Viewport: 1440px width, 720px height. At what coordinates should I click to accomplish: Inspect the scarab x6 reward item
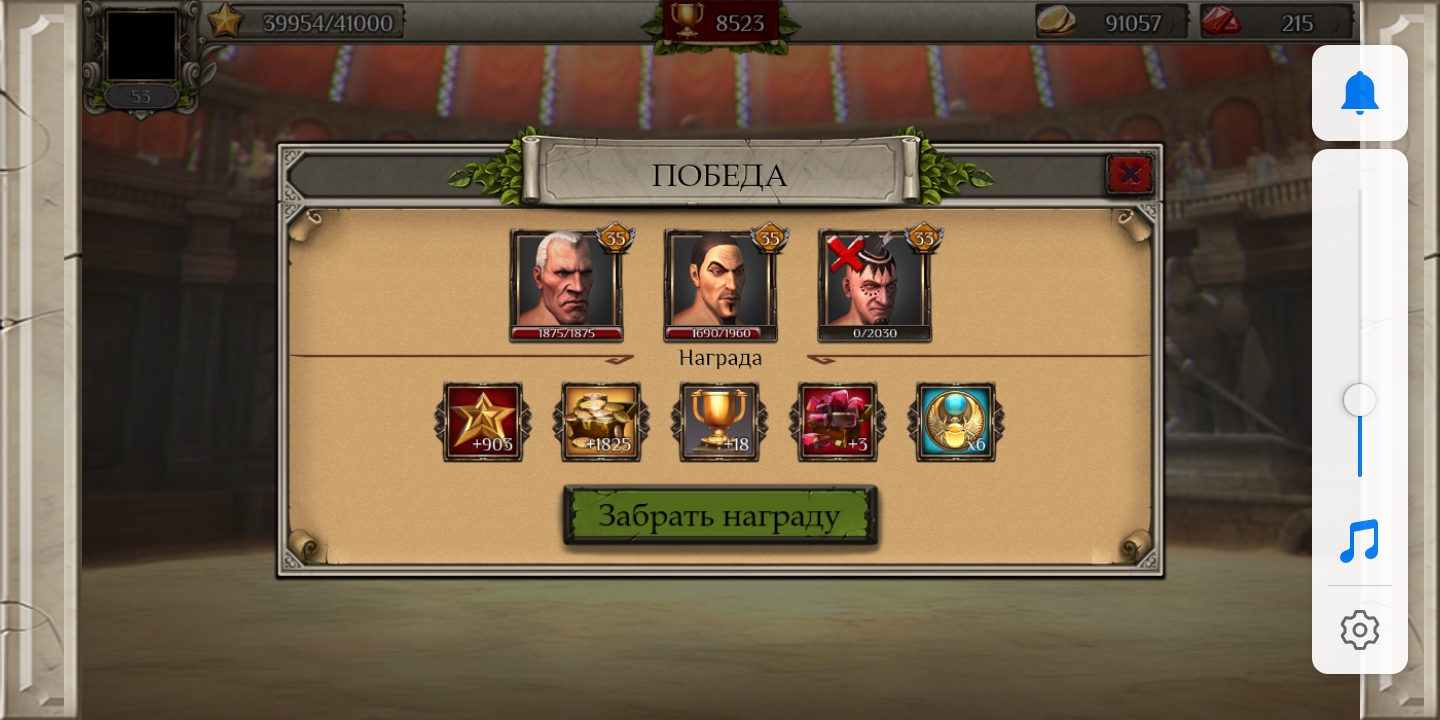click(955, 421)
